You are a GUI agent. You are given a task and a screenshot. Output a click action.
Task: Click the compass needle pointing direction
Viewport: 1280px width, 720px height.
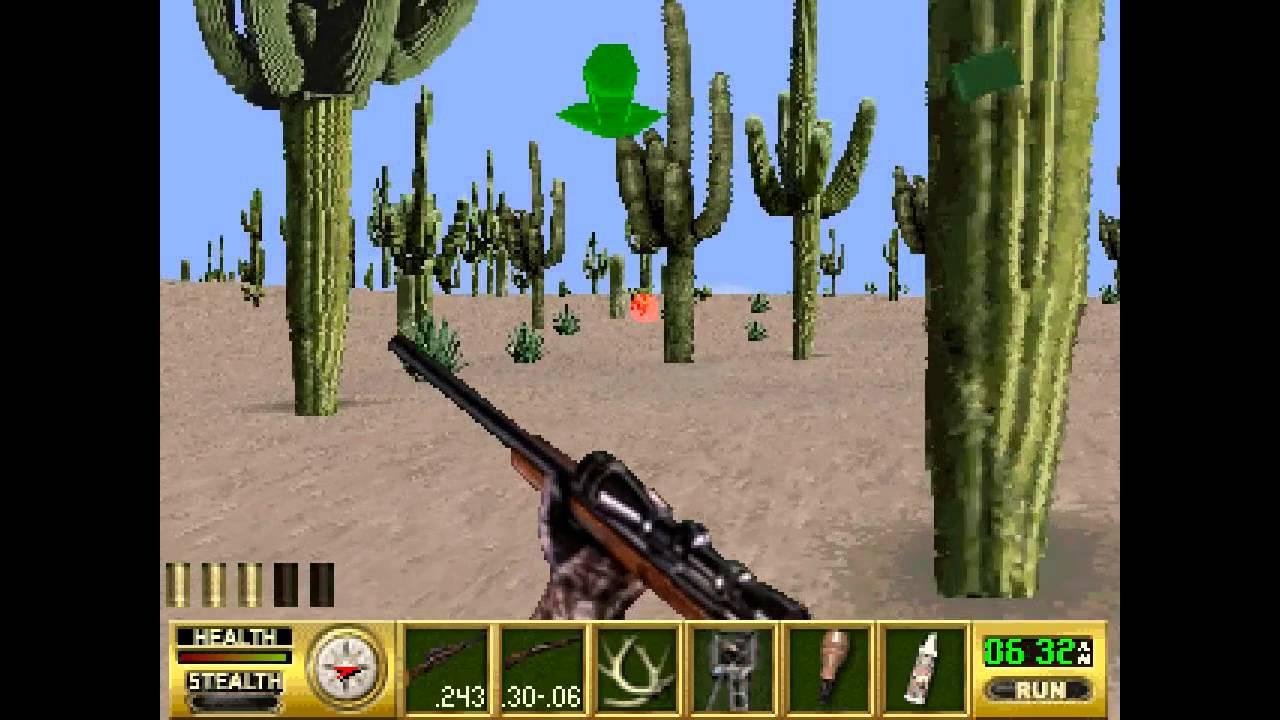[x=346, y=672]
